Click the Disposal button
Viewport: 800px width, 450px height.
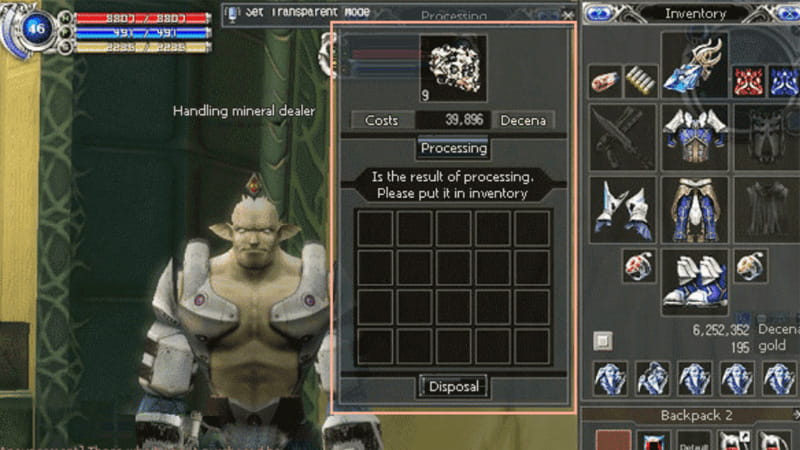coord(453,386)
